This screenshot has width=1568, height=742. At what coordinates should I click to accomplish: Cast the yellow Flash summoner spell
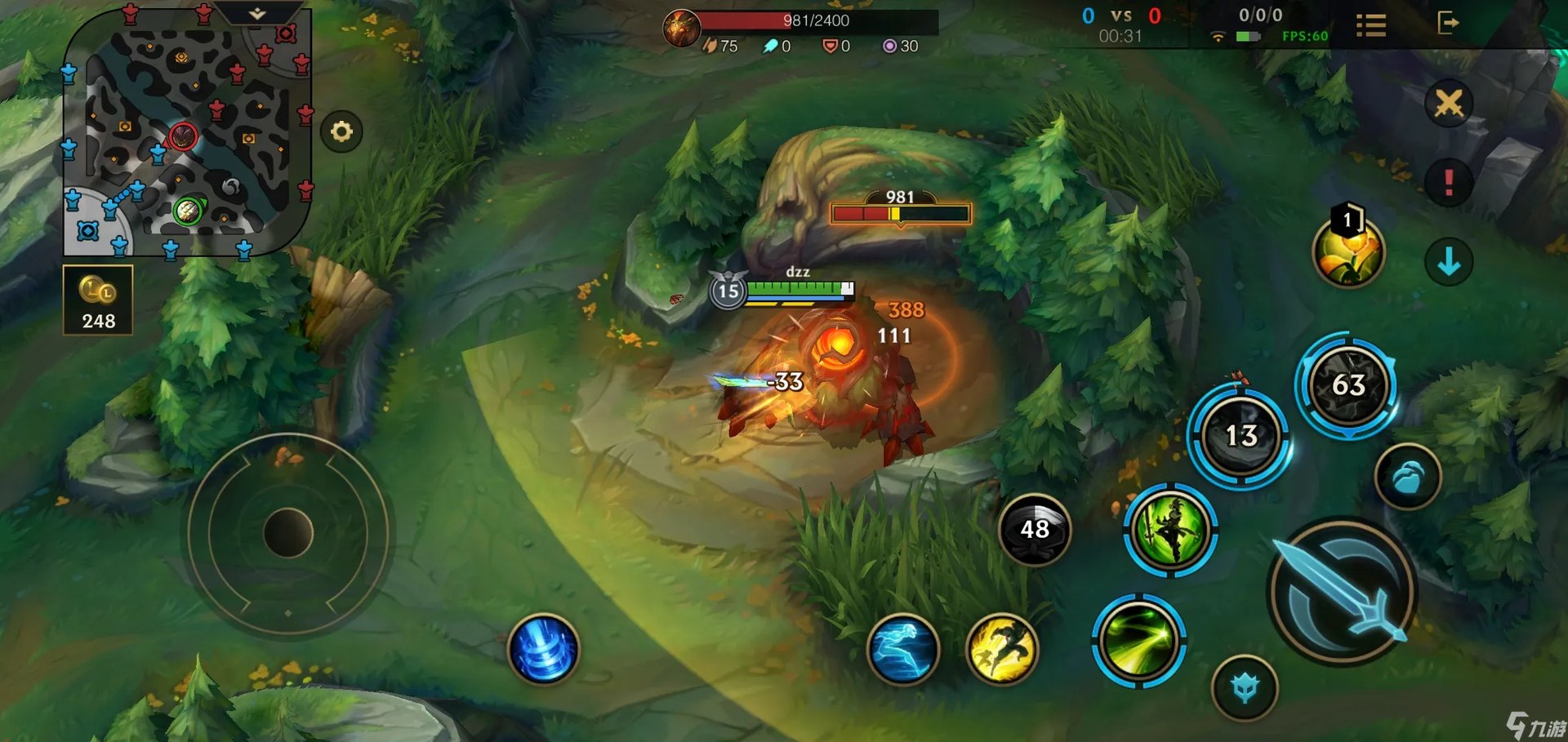click(1002, 650)
